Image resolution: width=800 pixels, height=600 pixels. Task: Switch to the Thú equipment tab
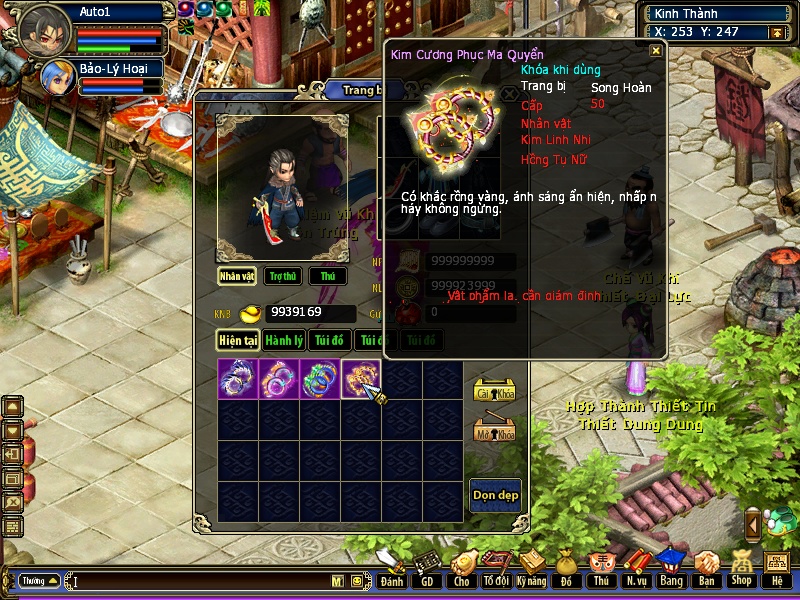[328, 276]
